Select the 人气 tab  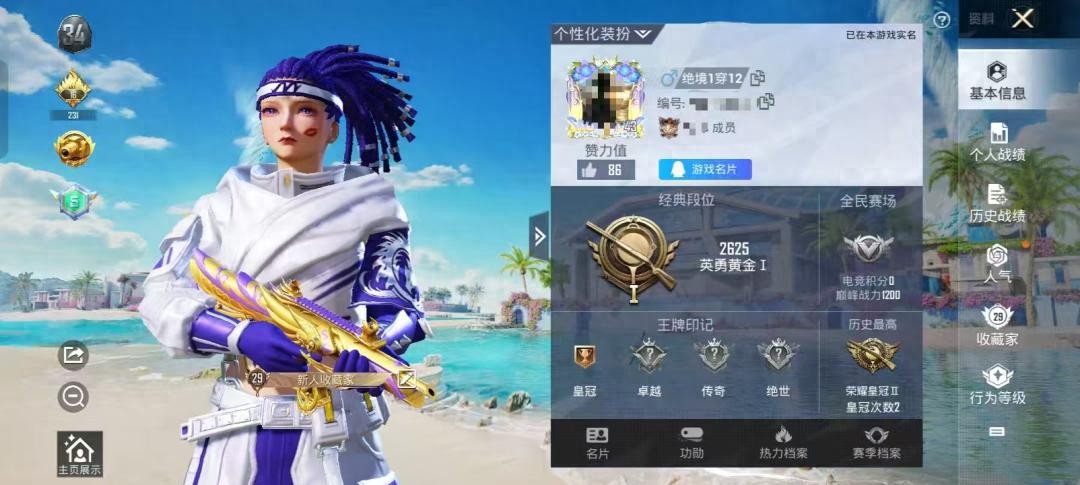(x=997, y=263)
